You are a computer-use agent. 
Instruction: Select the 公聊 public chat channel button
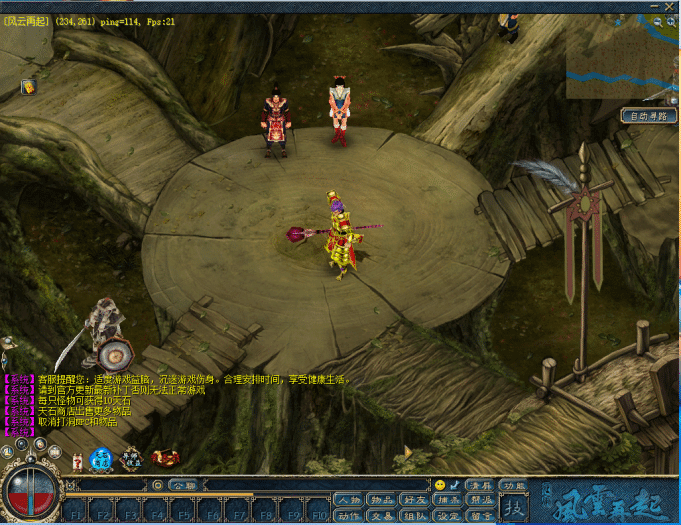pos(180,485)
